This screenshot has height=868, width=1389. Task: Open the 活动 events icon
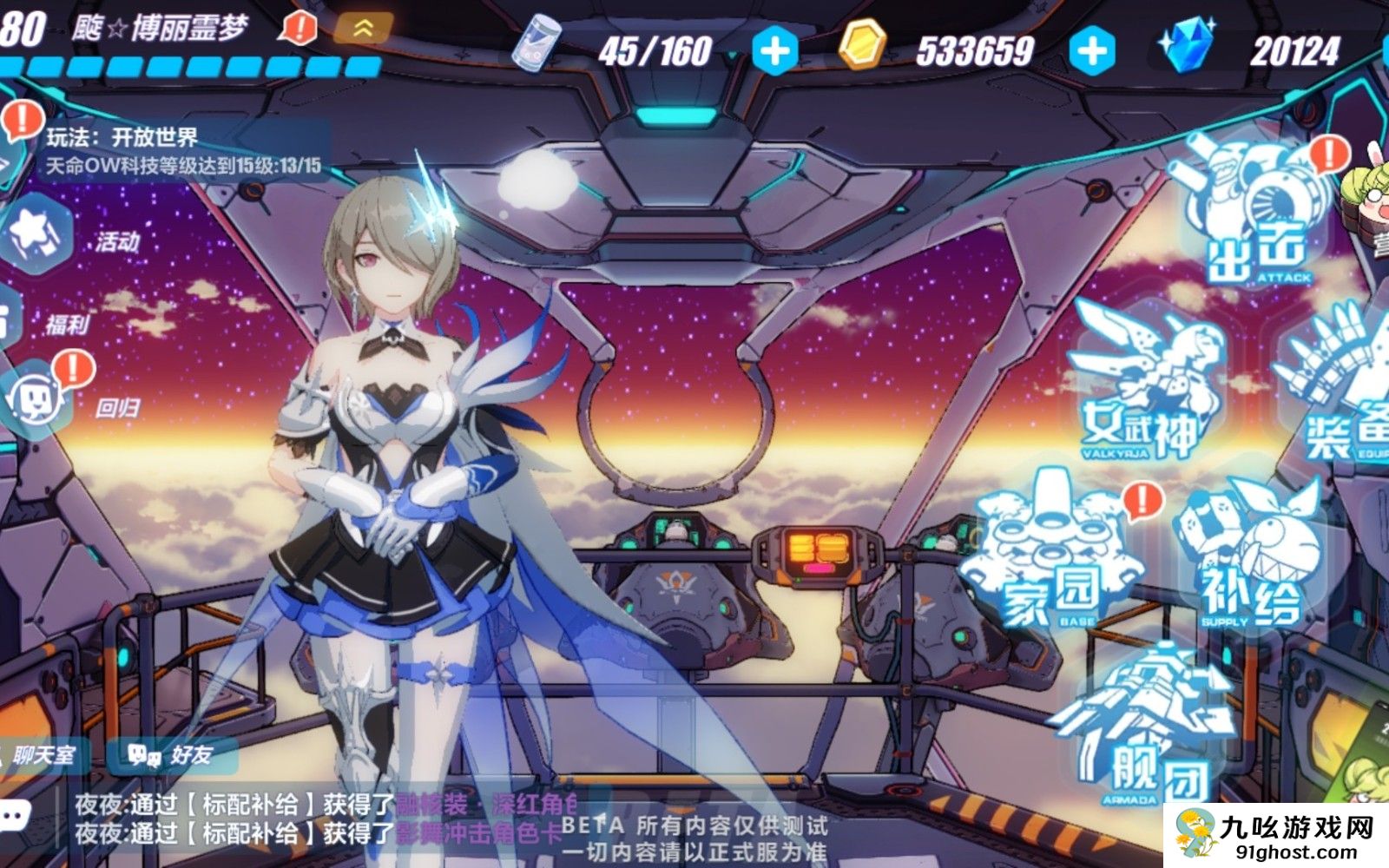tap(39, 234)
